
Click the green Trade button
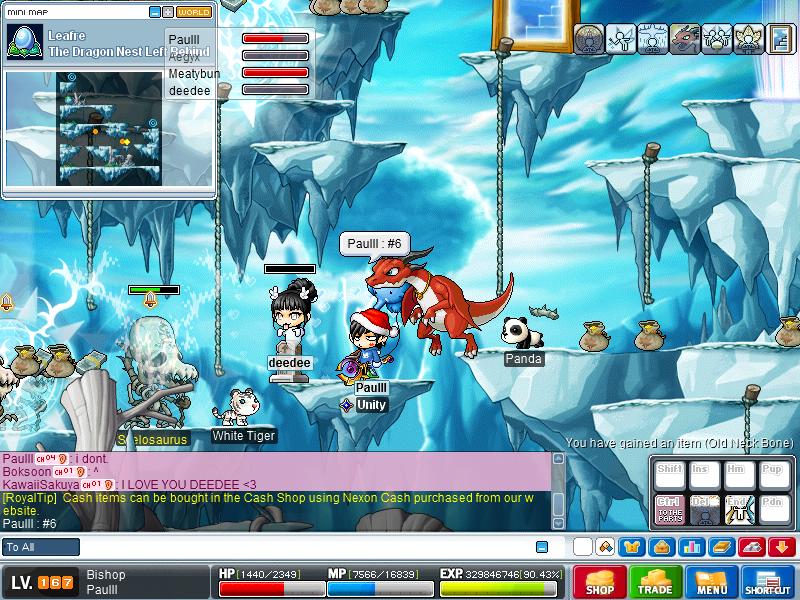click(x=656, y=582)
